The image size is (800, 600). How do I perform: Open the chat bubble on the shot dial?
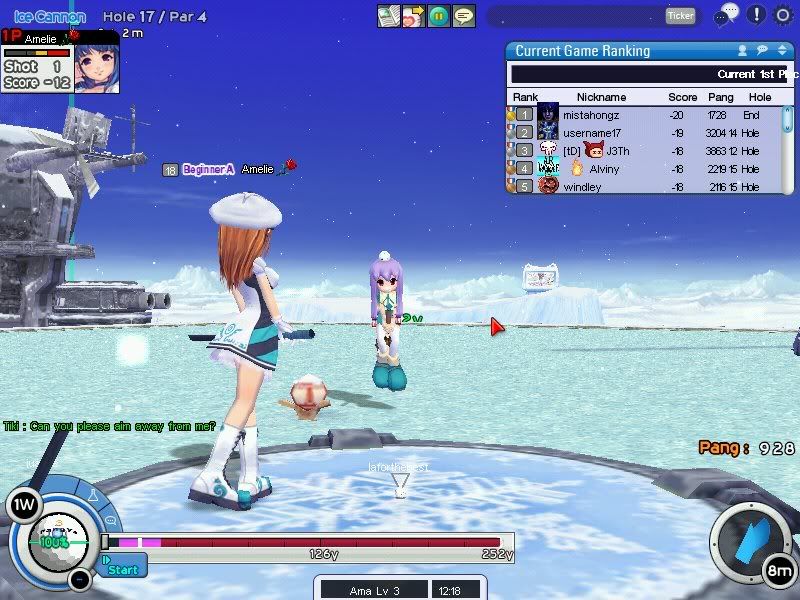click(x=110, y=520)
